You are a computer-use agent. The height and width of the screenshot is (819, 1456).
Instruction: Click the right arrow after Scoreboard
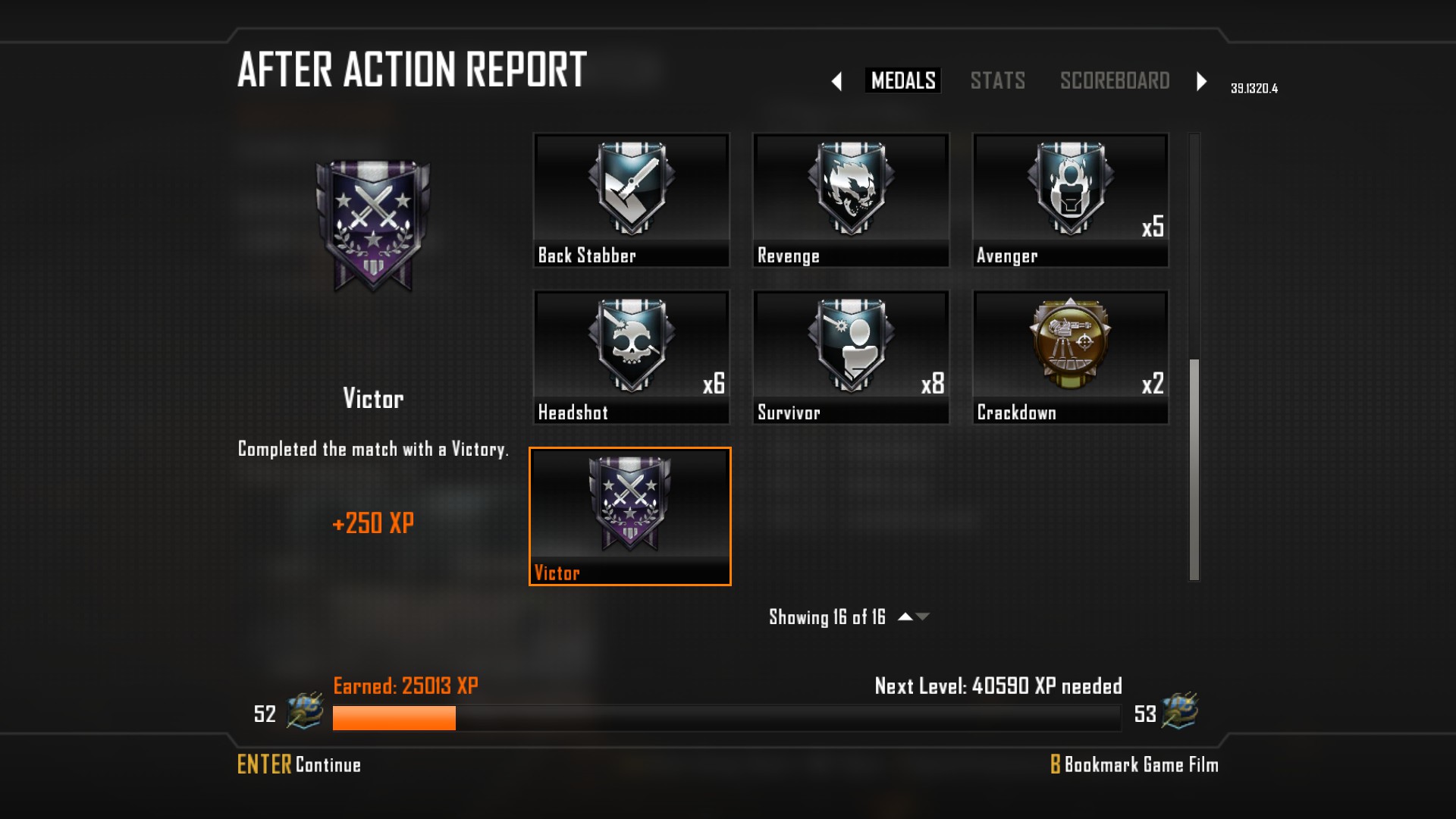(1201, 81)
